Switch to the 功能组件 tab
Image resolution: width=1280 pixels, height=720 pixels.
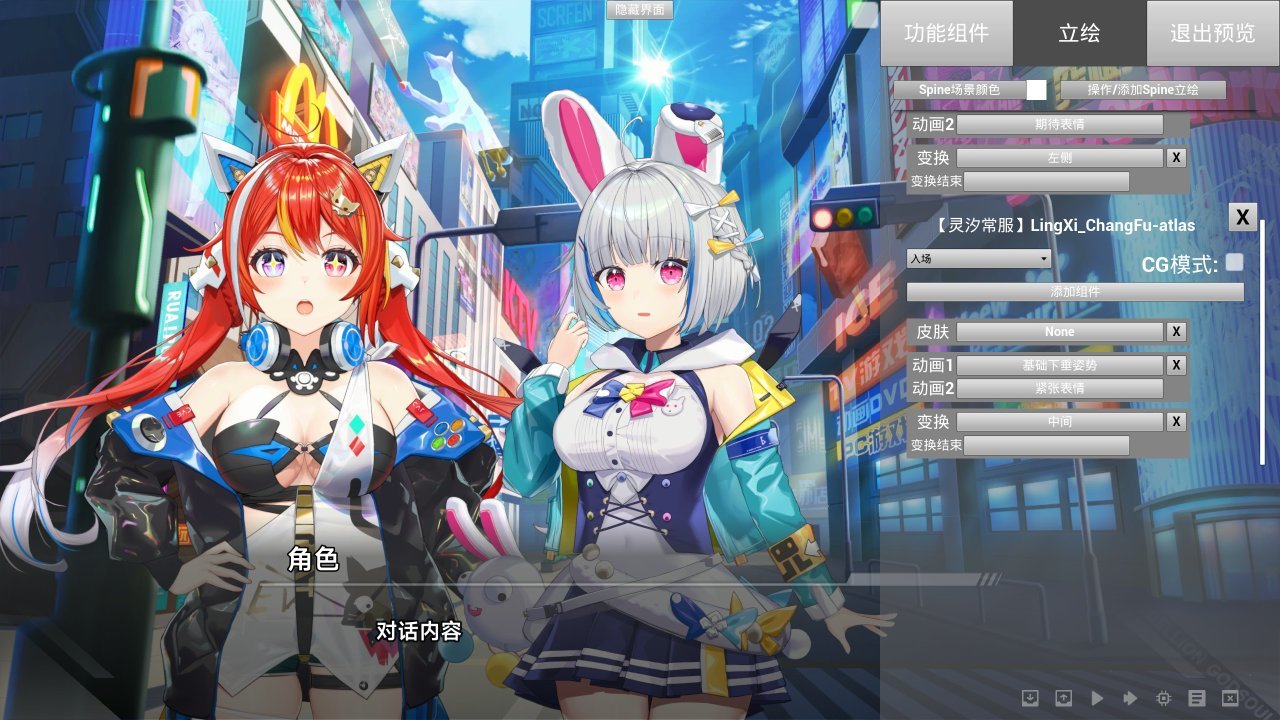pos(946,33)
